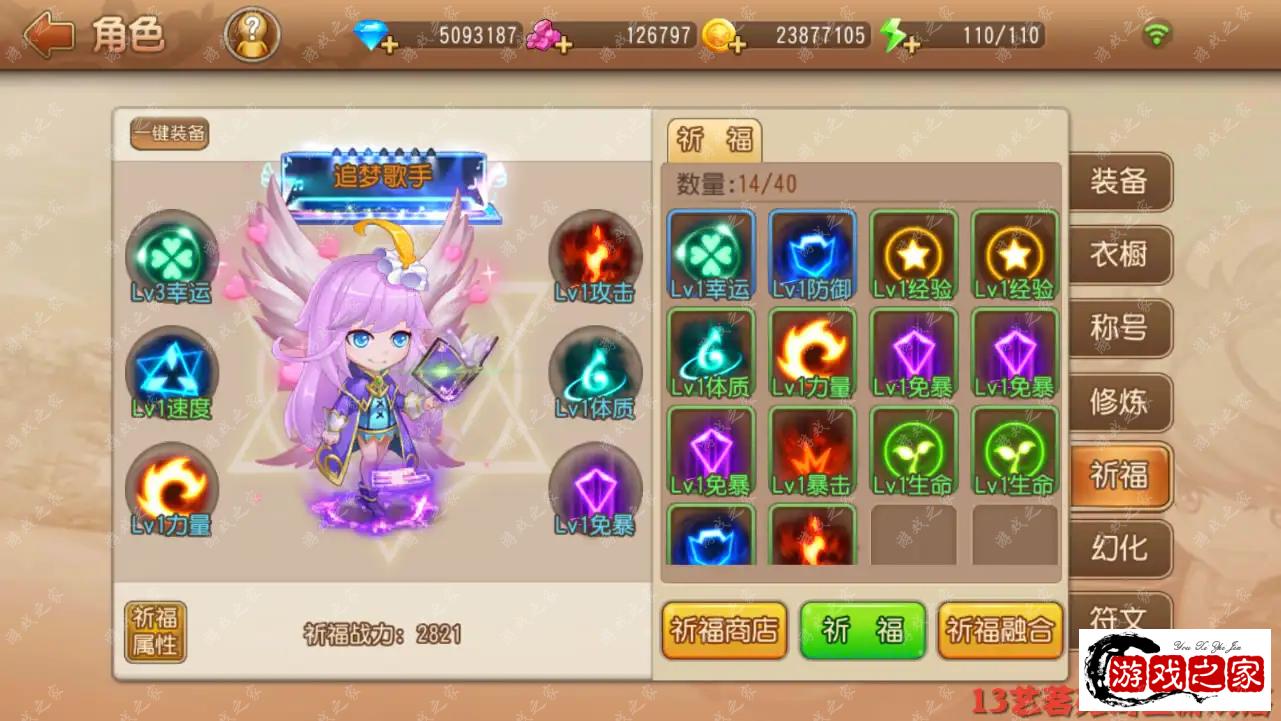This screenshot has width=1281, height=721.
Task: Open the 祈福属性 attributes panel
Action: click(155, 631)
